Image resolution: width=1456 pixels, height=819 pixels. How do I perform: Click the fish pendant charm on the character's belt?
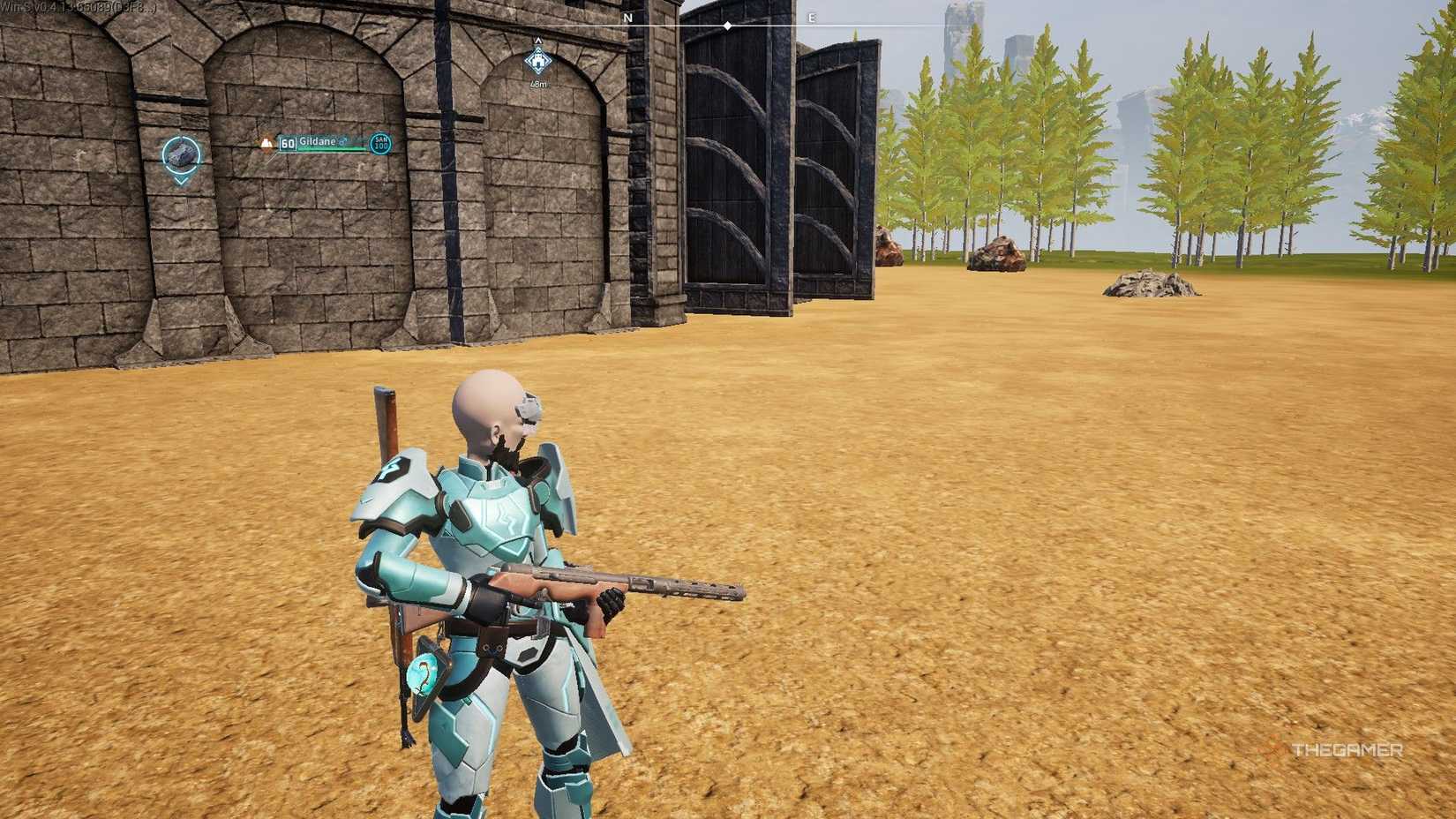[x=422, y=672]
